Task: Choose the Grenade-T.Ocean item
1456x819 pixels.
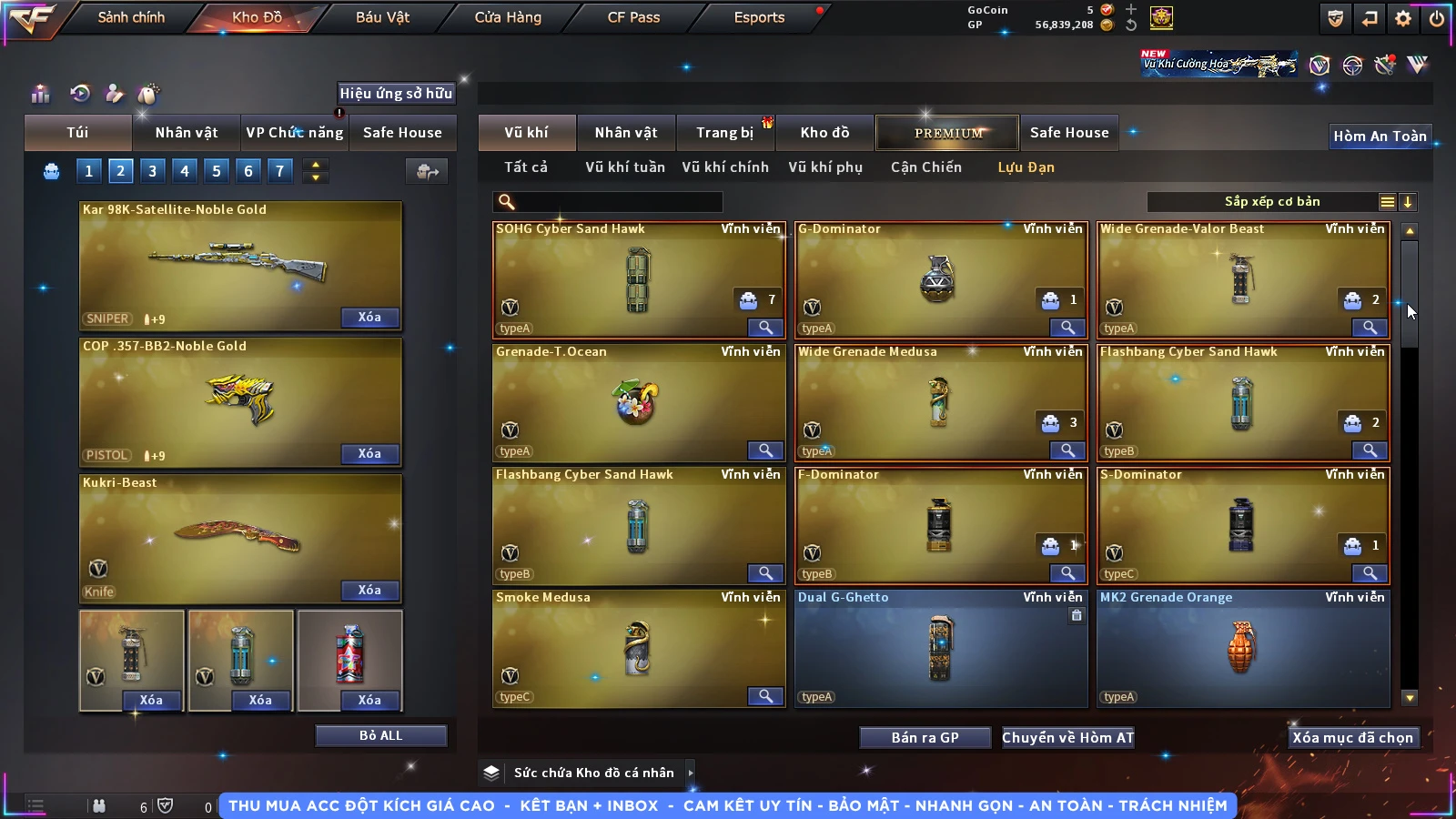Action: (637, 402)
